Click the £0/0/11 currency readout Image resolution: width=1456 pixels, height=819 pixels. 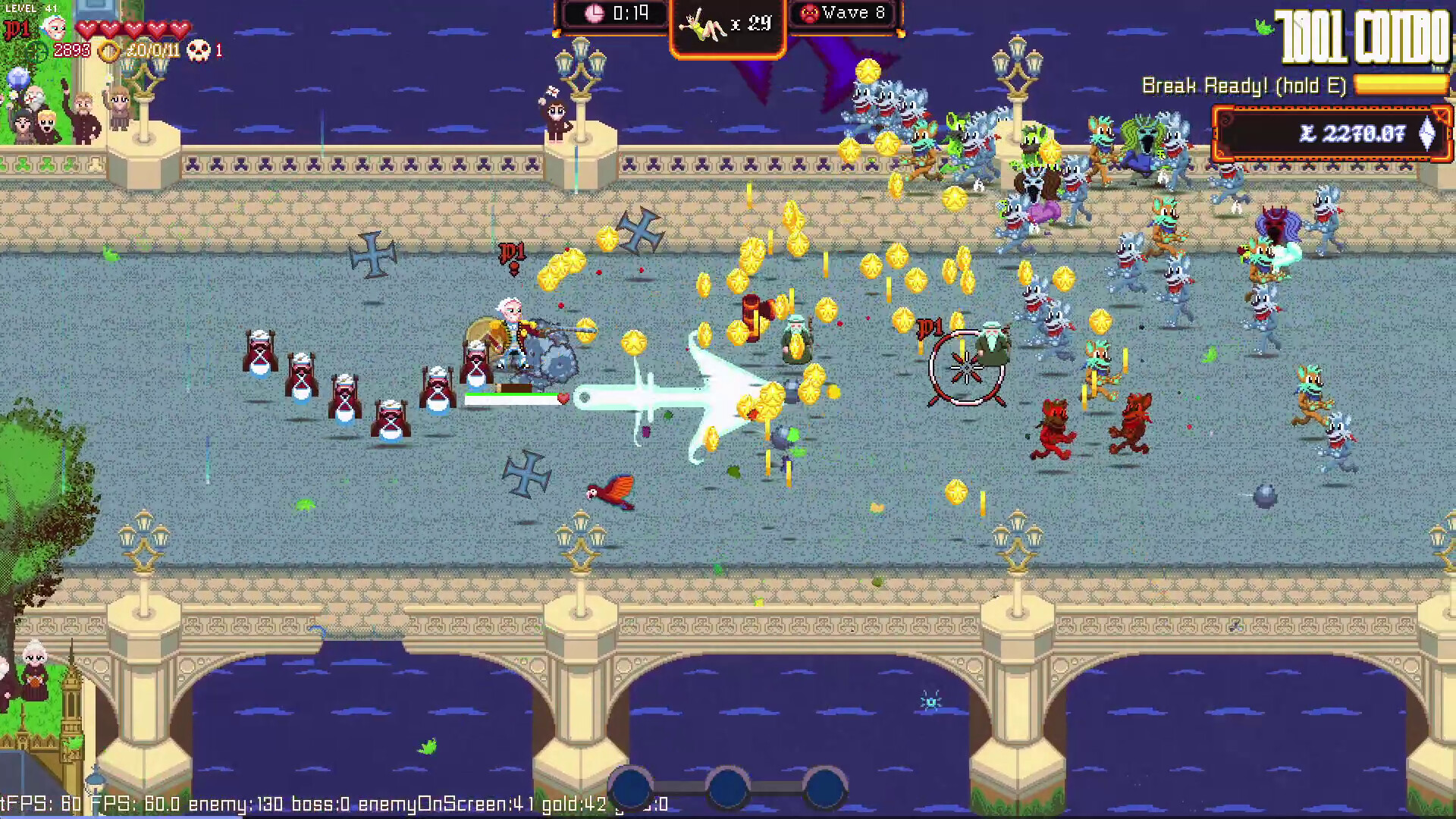152,52
